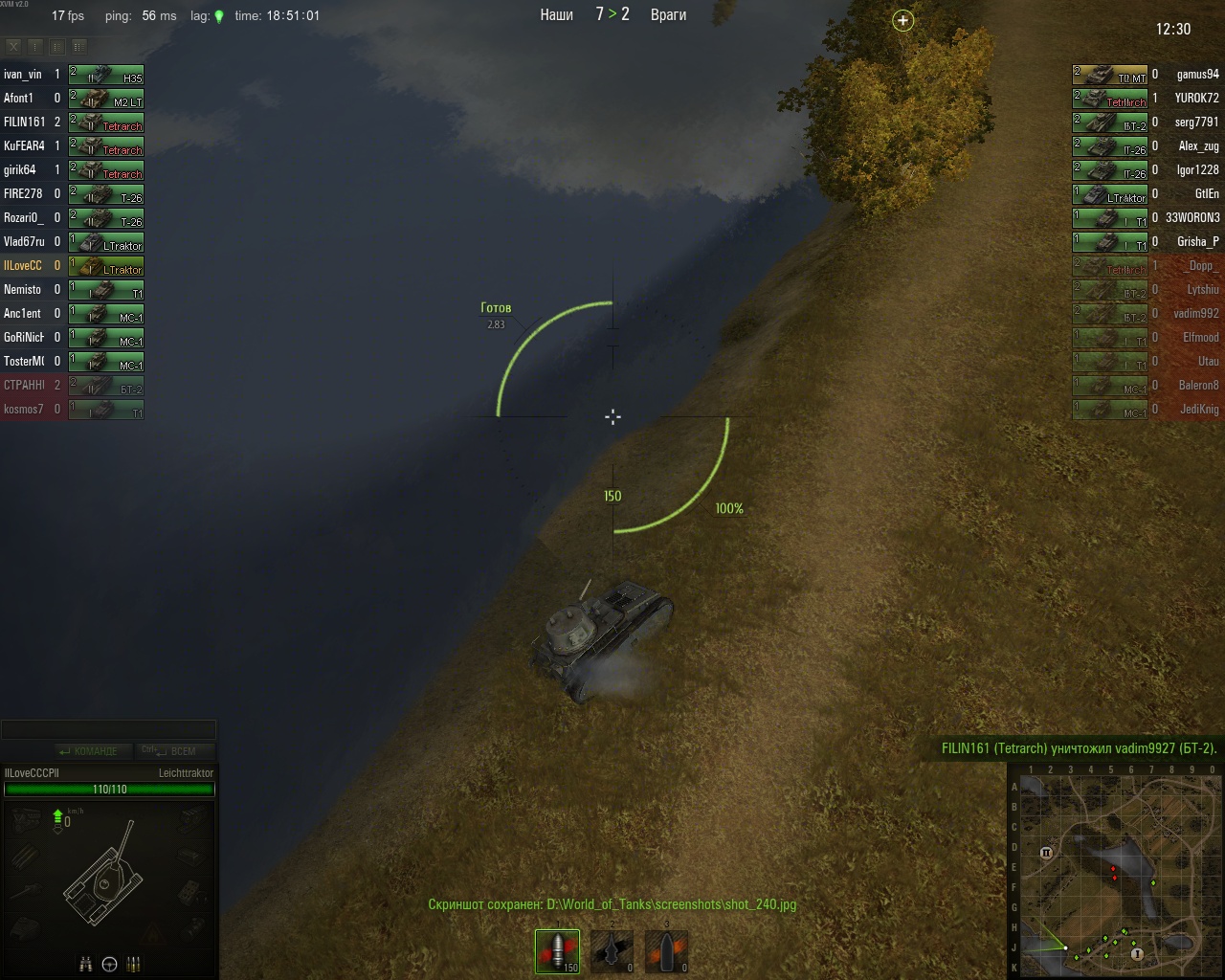Select the first shell slot with 150 rounds
The width and height of the screenshot is (1225, 980).
[x=557, y=951]
